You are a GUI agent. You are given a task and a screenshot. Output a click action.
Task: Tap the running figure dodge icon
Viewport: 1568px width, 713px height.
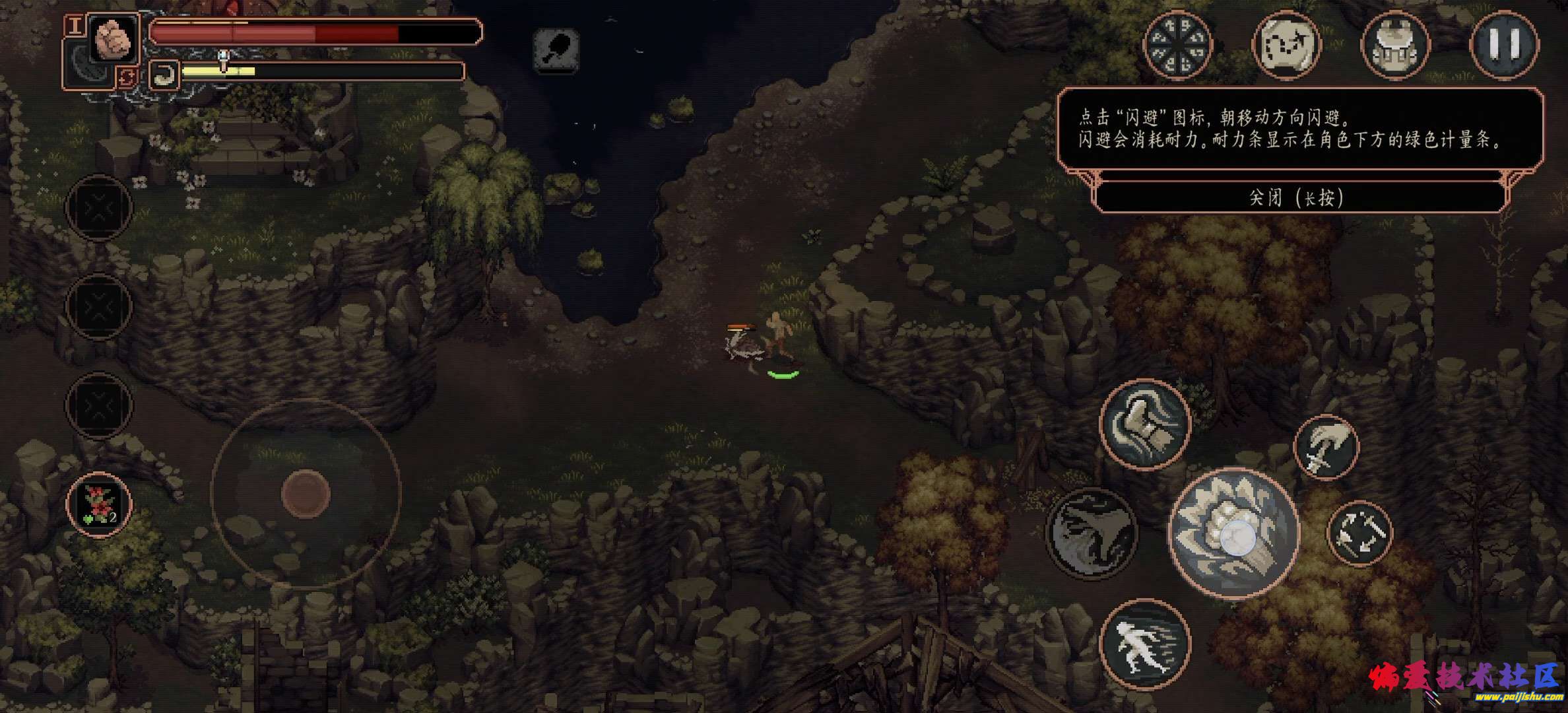click(1144, 644)
